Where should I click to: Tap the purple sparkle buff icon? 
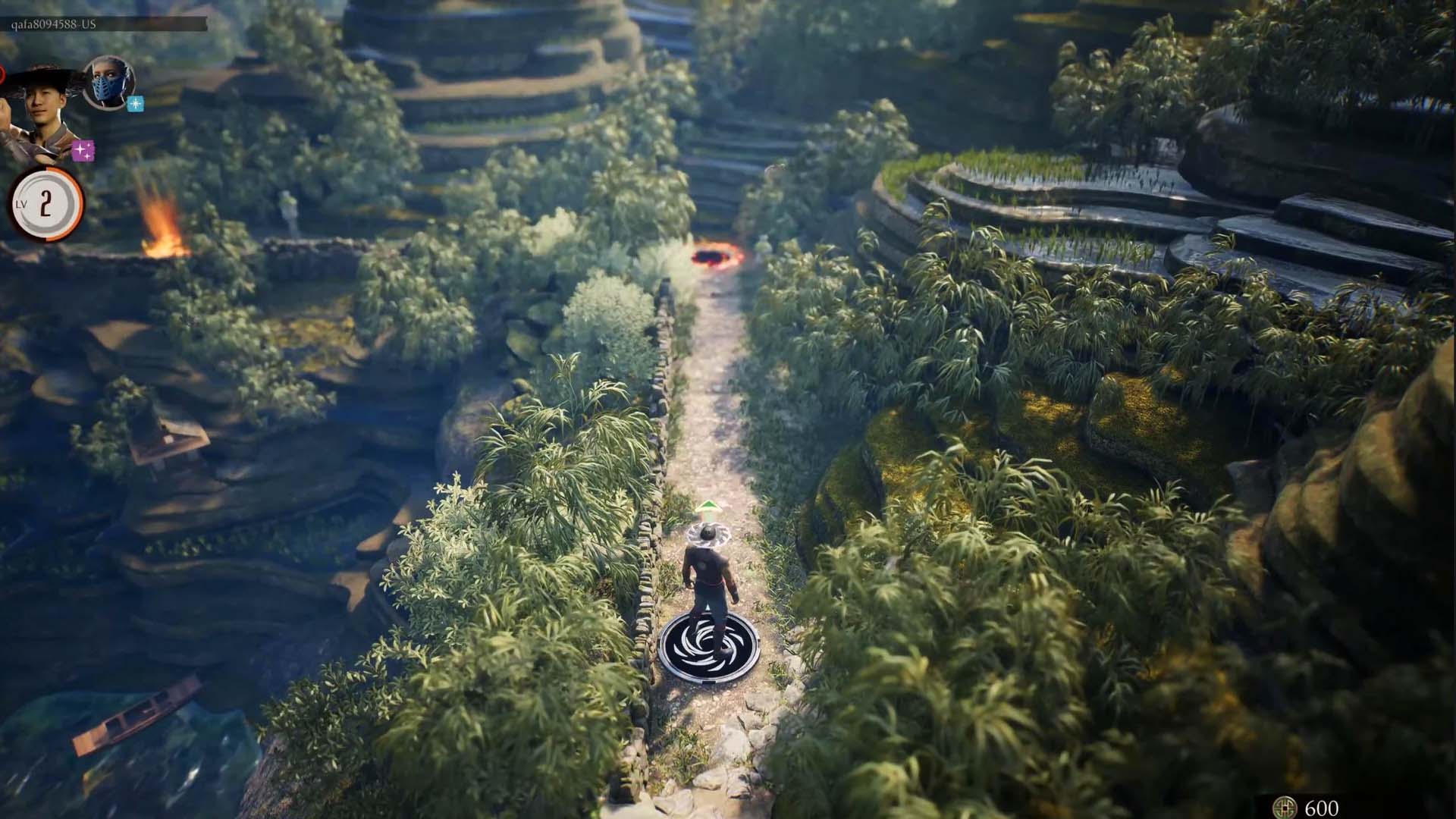[x=82, y=150]
